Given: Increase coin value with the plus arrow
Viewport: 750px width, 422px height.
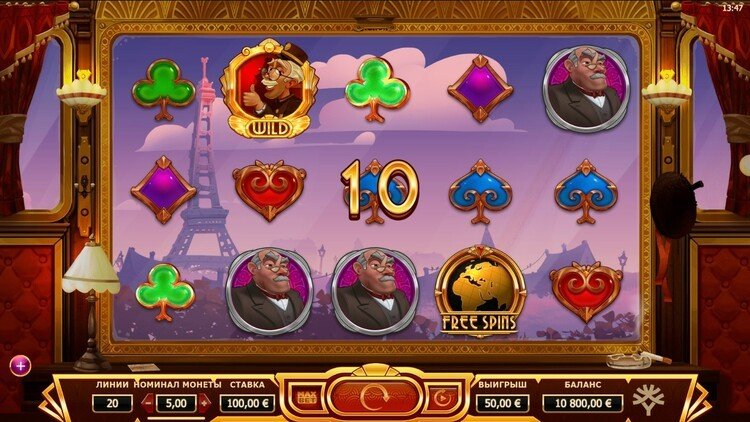Looking at the screenshot, I should point(205,403).
